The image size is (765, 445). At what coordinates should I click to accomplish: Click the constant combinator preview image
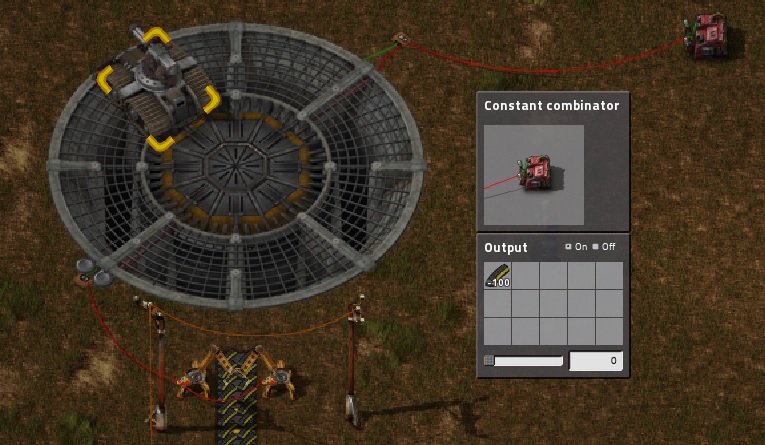pyautogui.click(x=533, y=175)
